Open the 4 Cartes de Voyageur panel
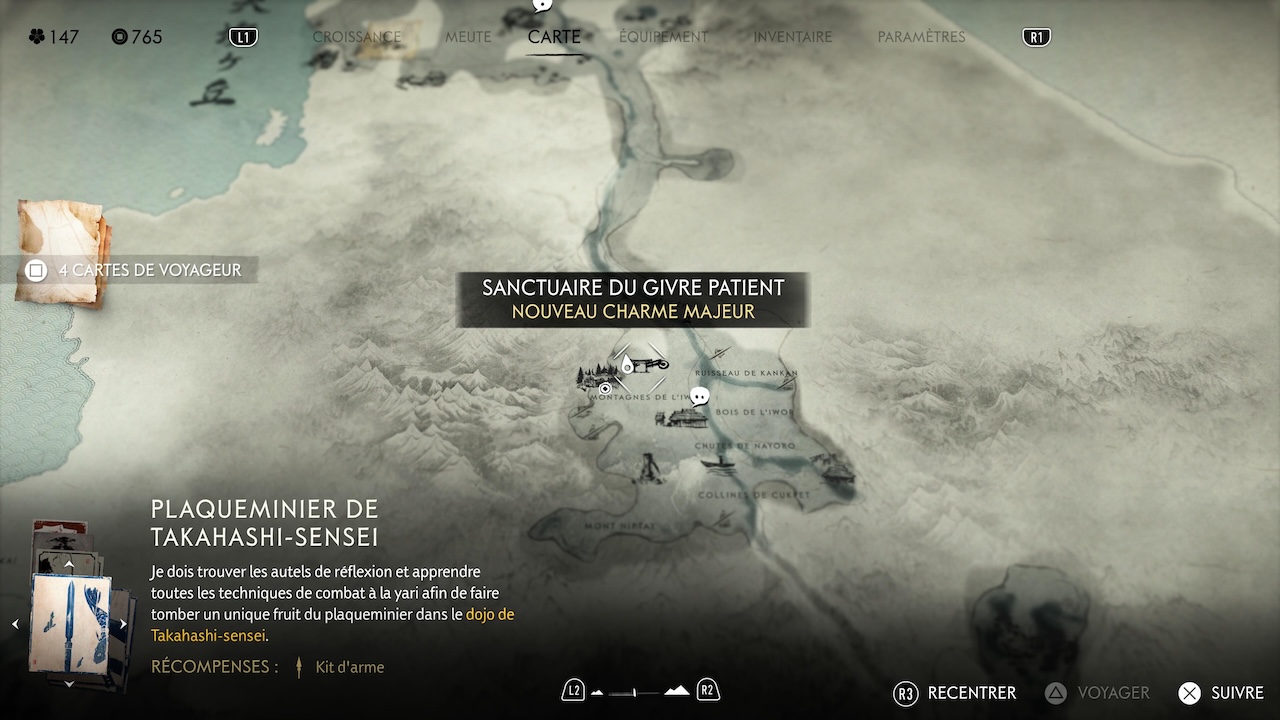 [x=136, y=270]
